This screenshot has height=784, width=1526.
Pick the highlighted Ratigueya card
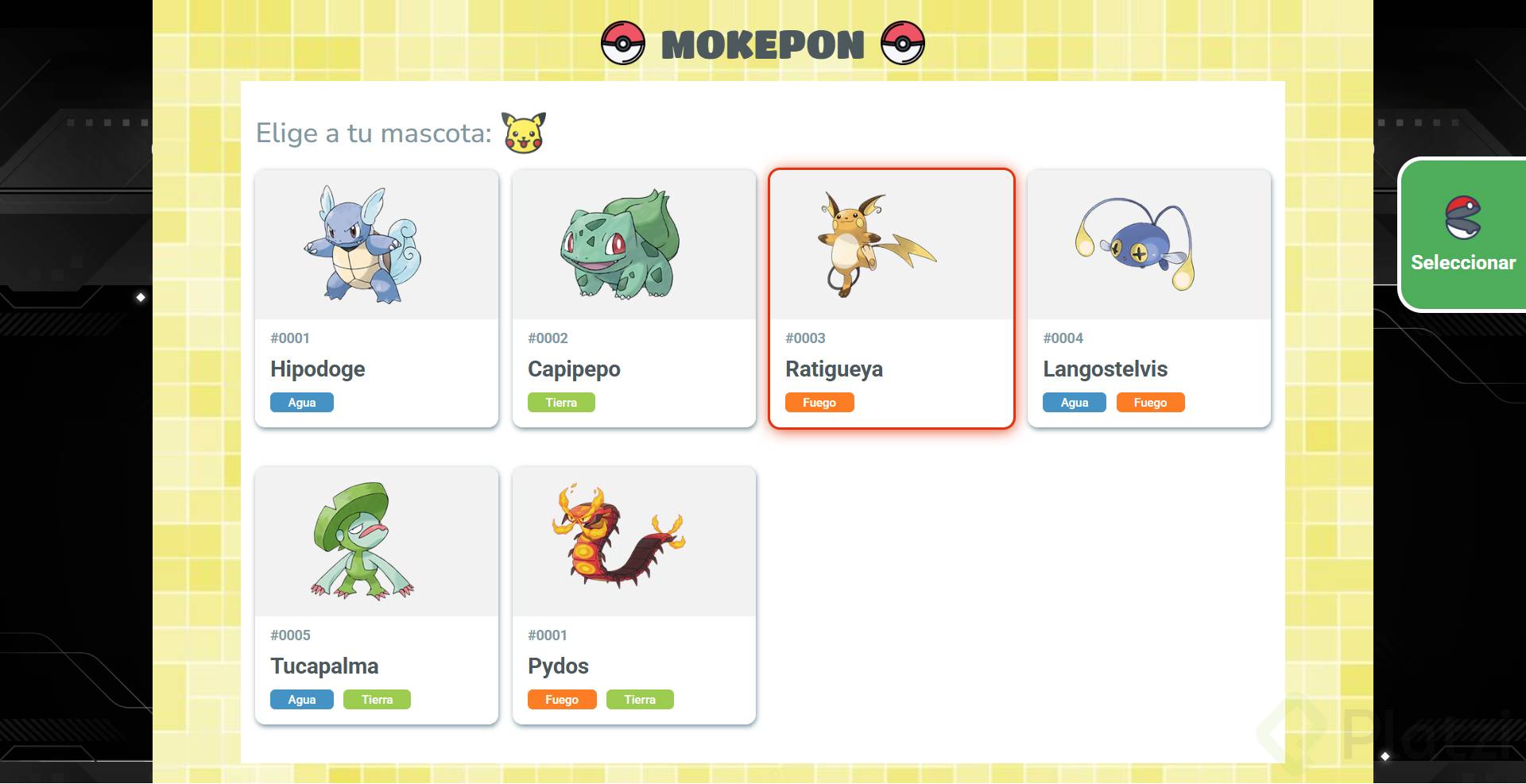pos(892,299)
